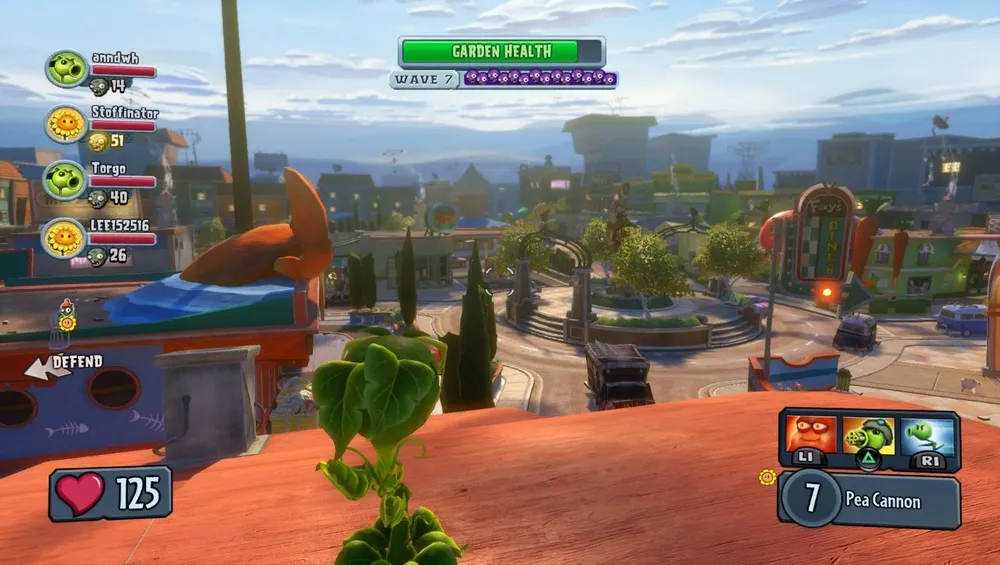This screenshot has height=565, width=1000.
Task: Choose Stoffinator's sunflower avatar
Action: coord(66,124)
